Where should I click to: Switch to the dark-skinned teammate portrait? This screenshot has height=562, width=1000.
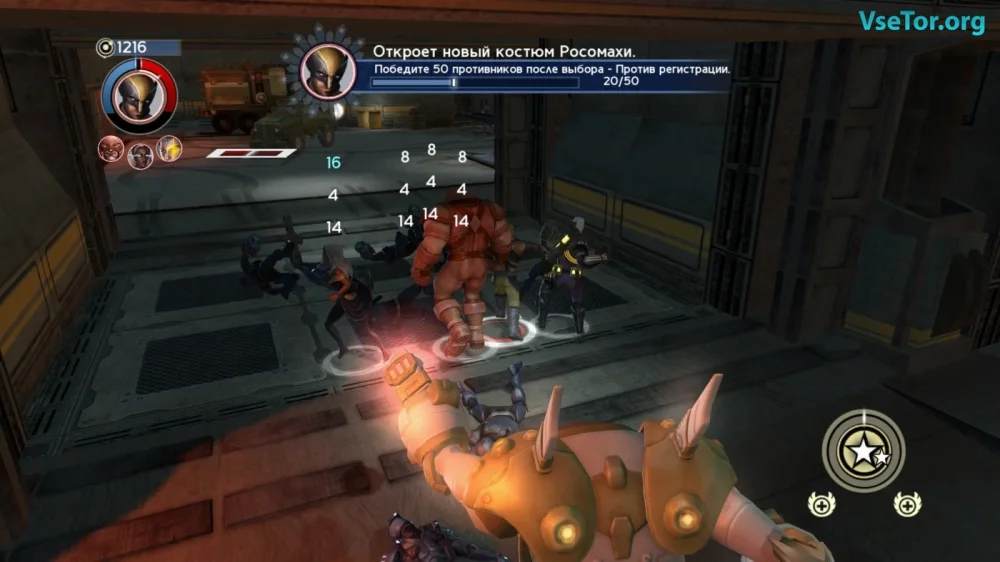[x=140, y=153]
